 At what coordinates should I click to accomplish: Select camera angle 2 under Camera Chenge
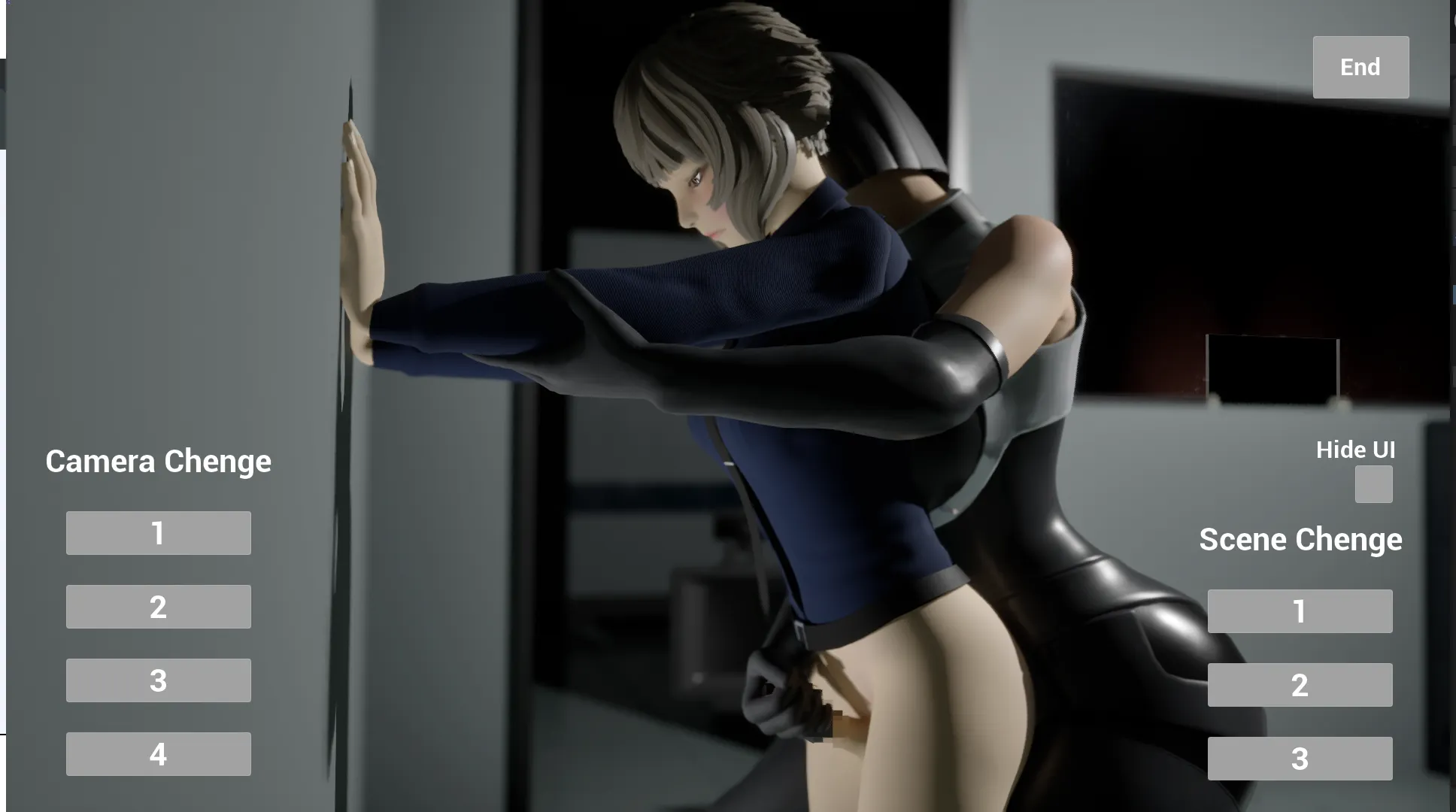point(158,606)
